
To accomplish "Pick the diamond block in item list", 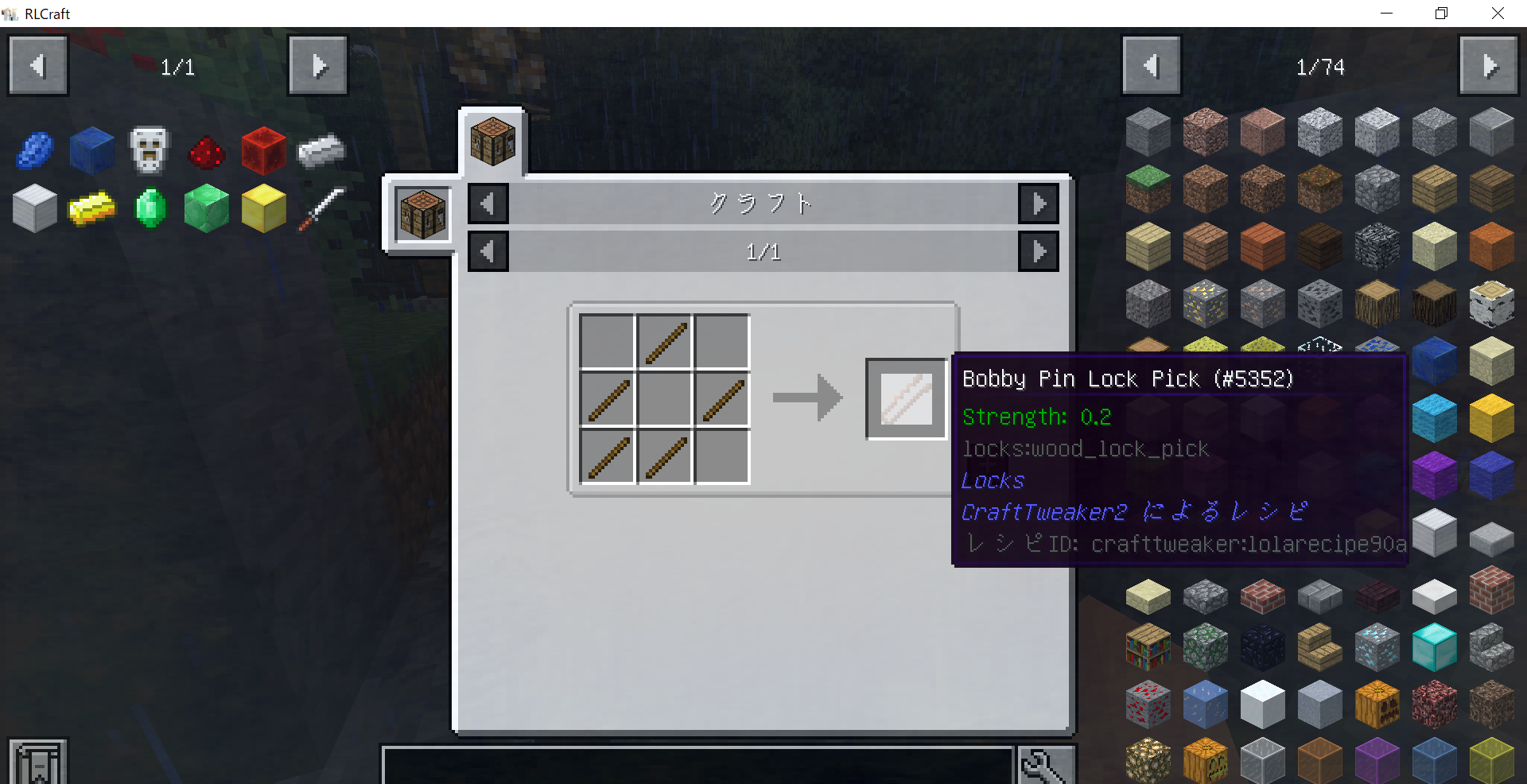I will click(x=1434, y=646).
